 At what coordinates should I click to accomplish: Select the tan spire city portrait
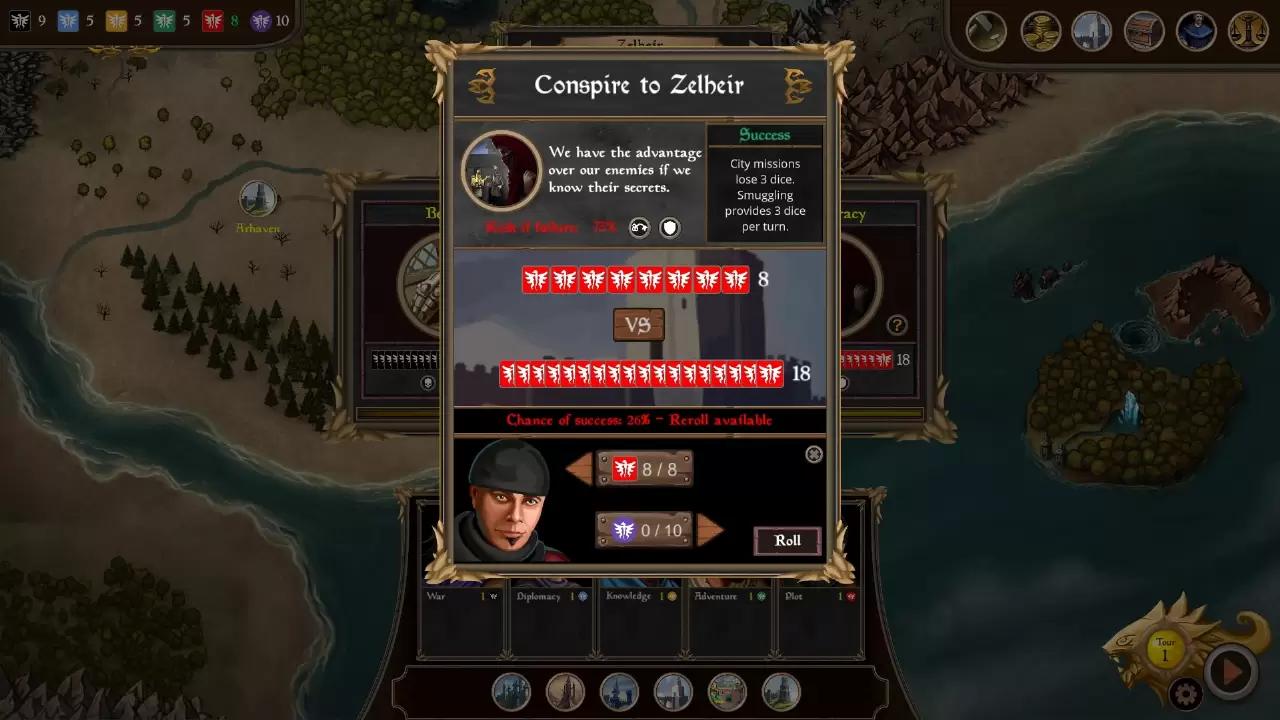tap(565, 691)
